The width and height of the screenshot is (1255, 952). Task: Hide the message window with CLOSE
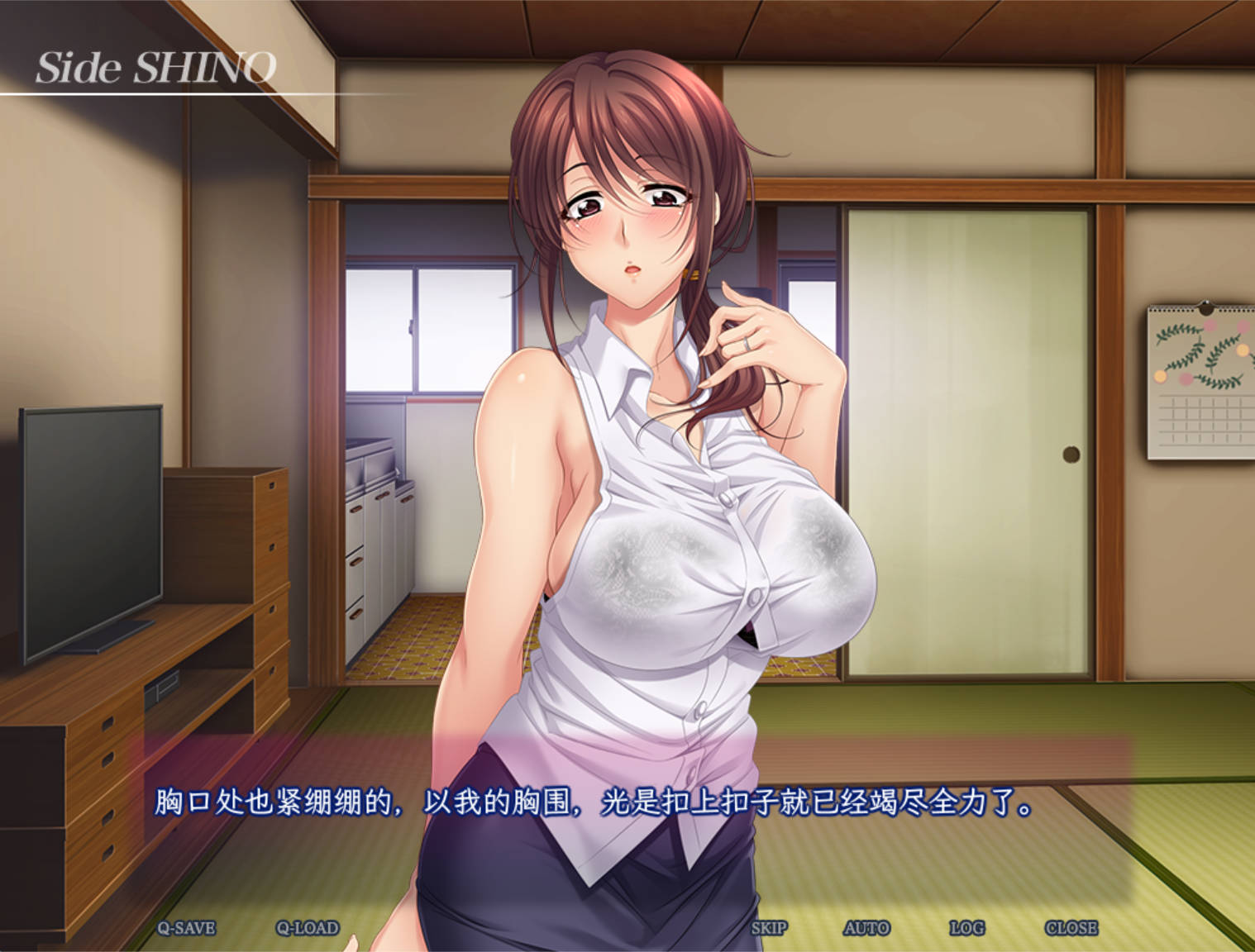pyautogui.click(x=1071, y=927)
